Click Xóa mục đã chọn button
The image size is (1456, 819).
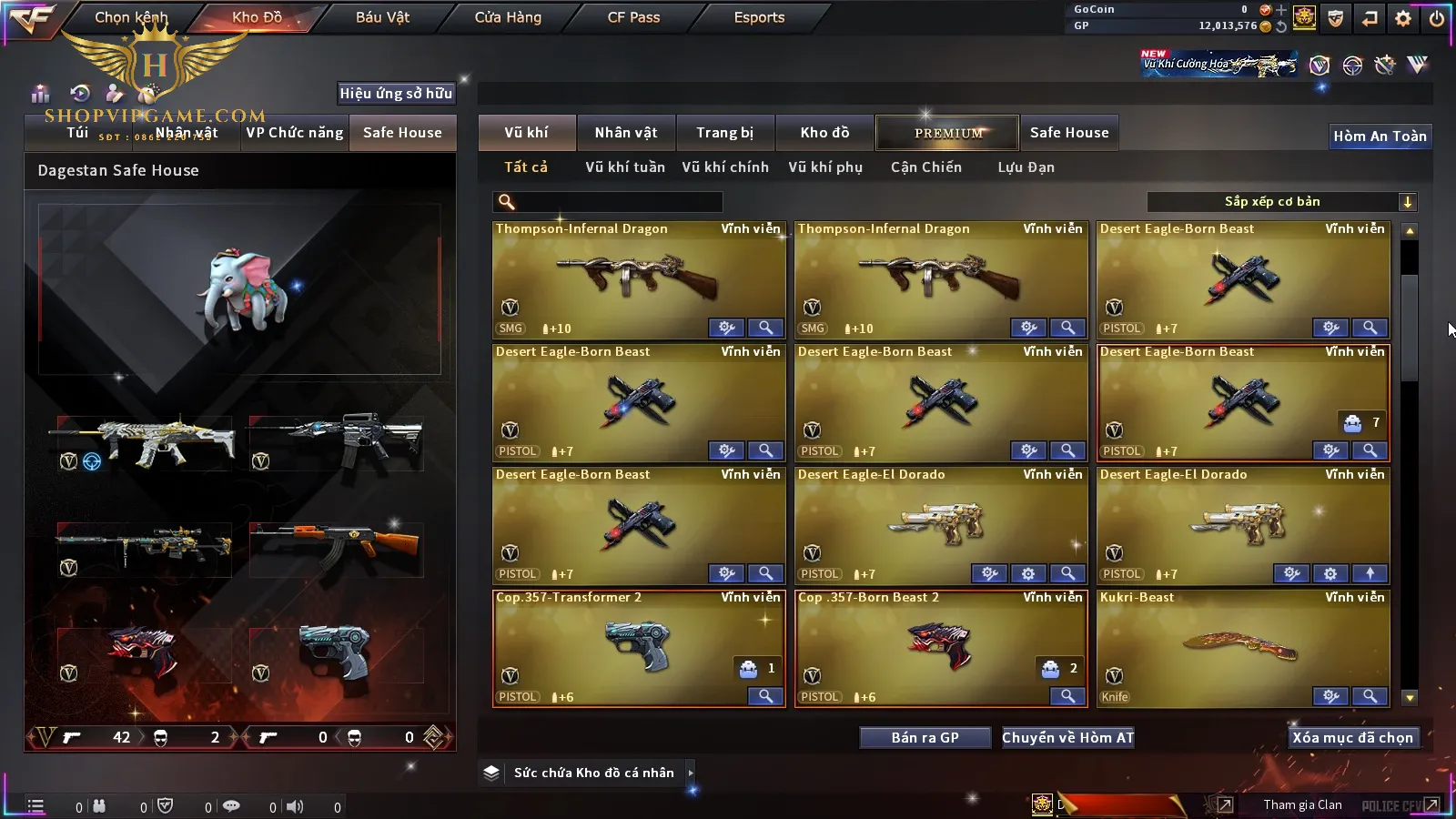click(1352, 738)
